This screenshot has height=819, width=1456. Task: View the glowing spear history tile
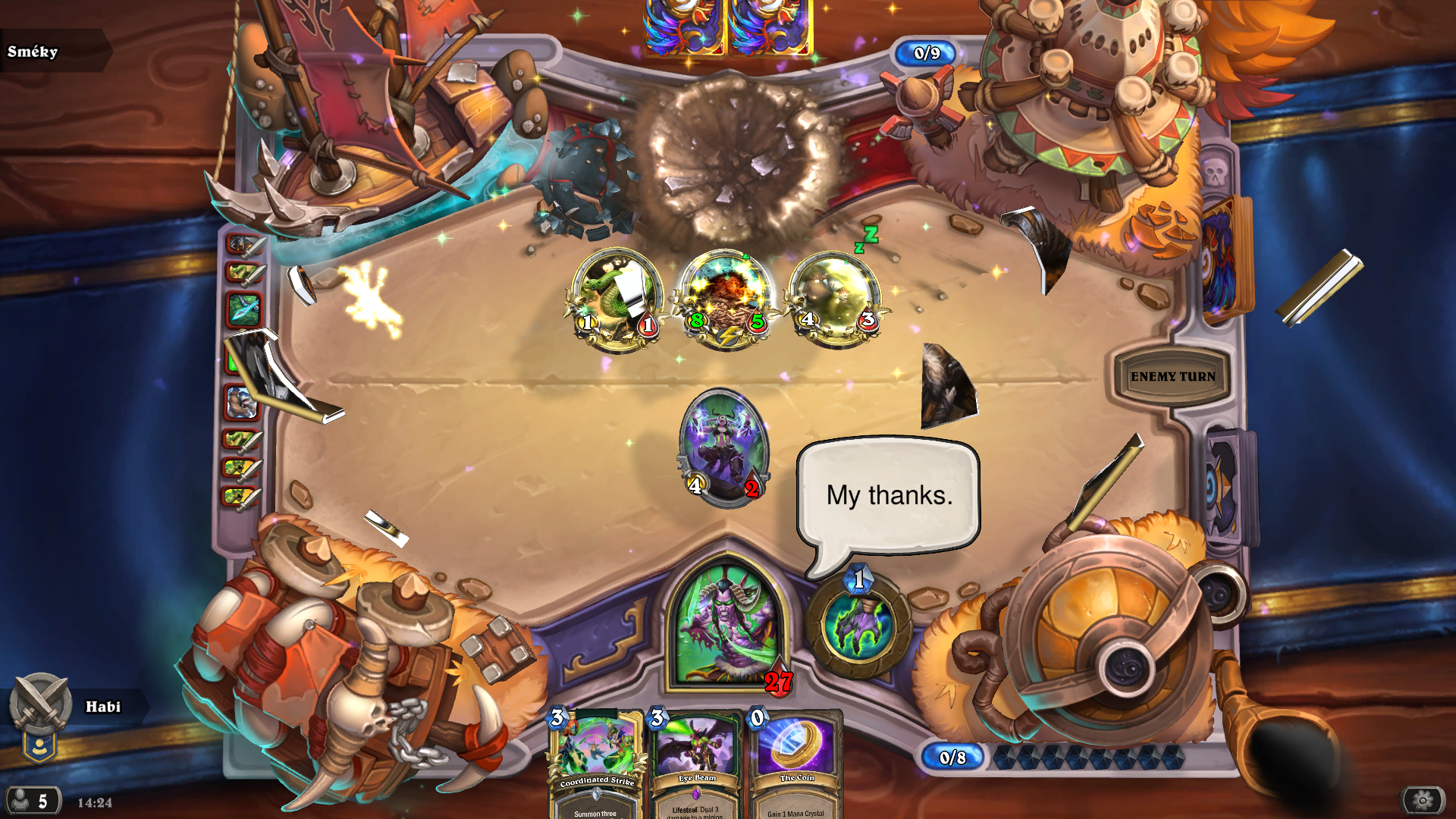tap(243, 309)
